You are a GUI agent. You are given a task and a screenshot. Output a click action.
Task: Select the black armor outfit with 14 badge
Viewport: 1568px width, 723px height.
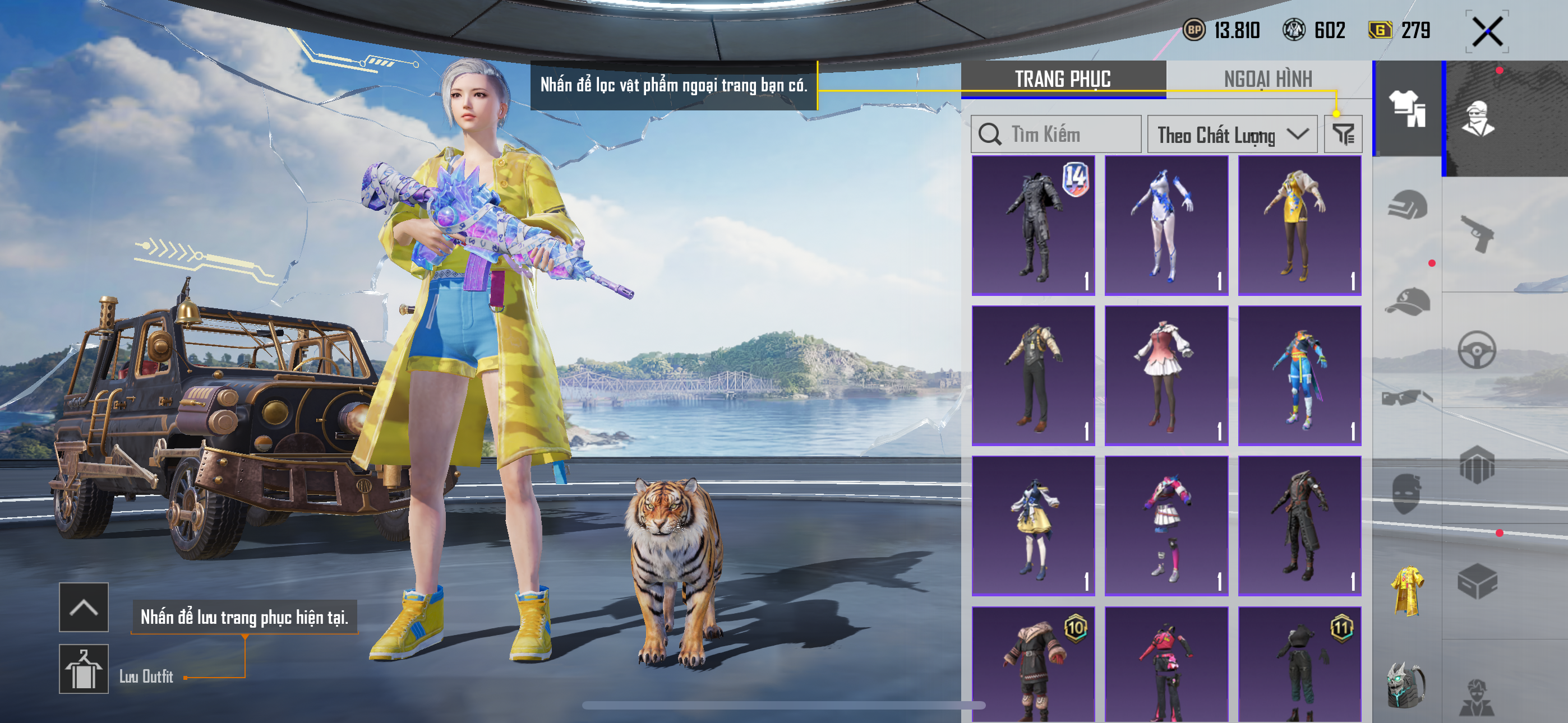[x=1033, y=225]
